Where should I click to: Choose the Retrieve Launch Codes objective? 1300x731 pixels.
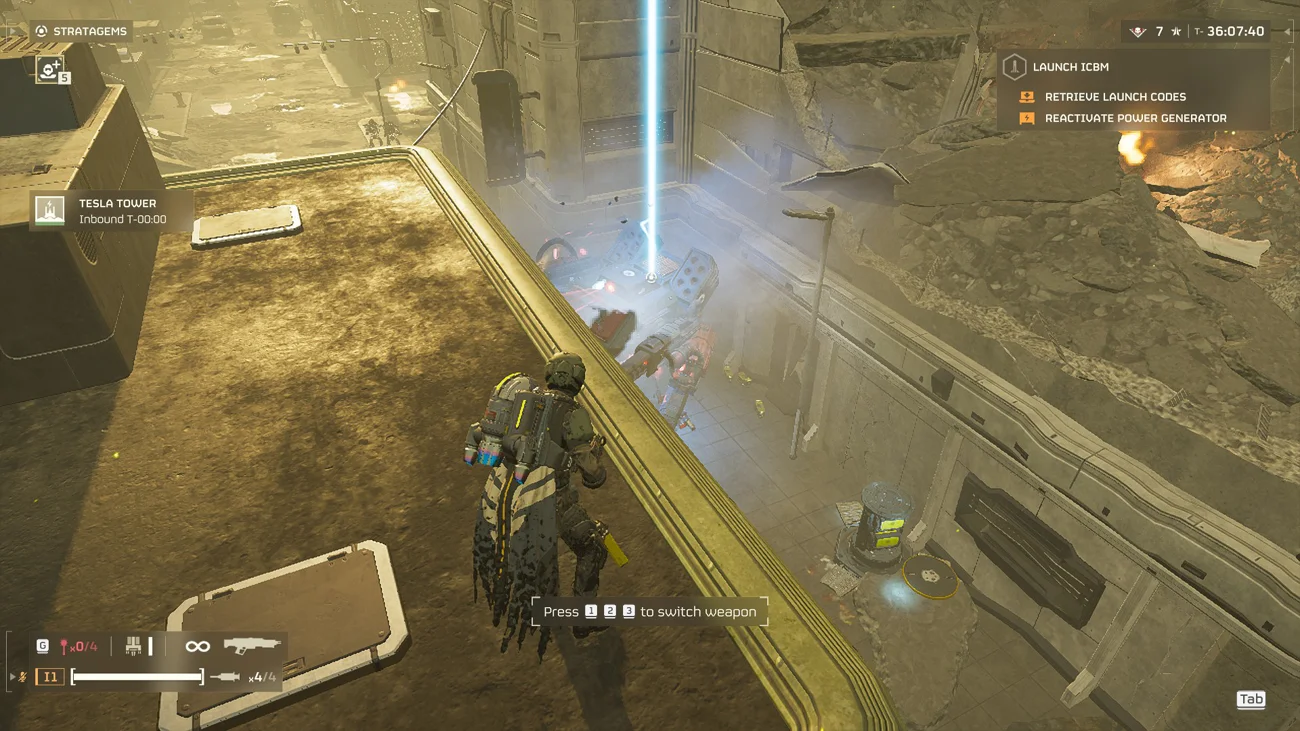(1114, 97)
